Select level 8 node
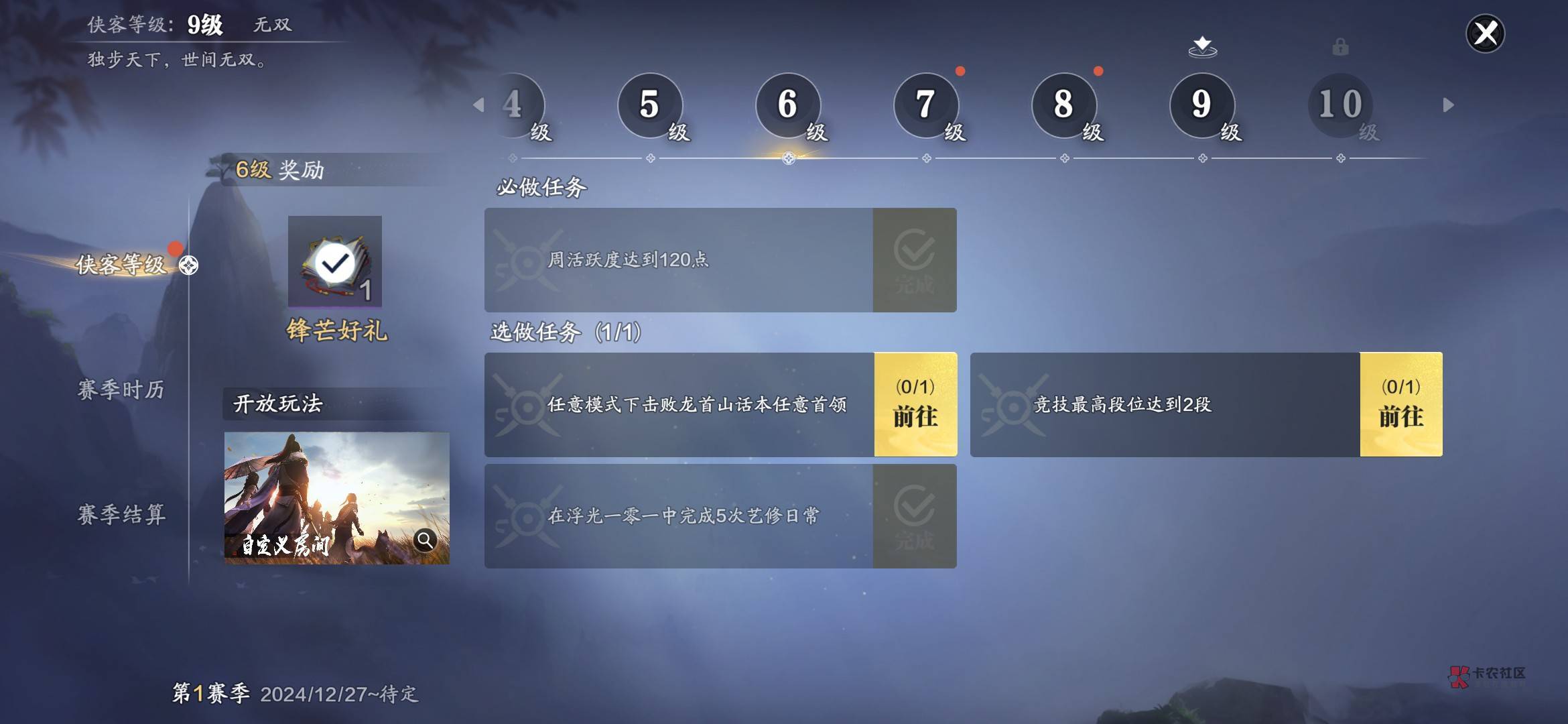1568x724 pixels. click(1064, 105)
